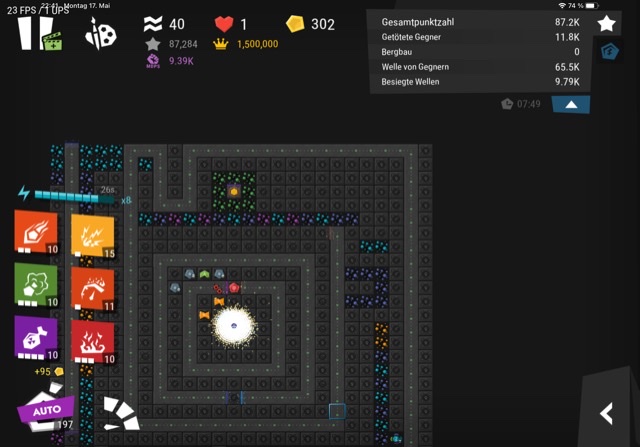Switch to the blue pentagon tab
The width and height of the screenshot is (640, 447).
pyautogui.click(x=606, y=51)
